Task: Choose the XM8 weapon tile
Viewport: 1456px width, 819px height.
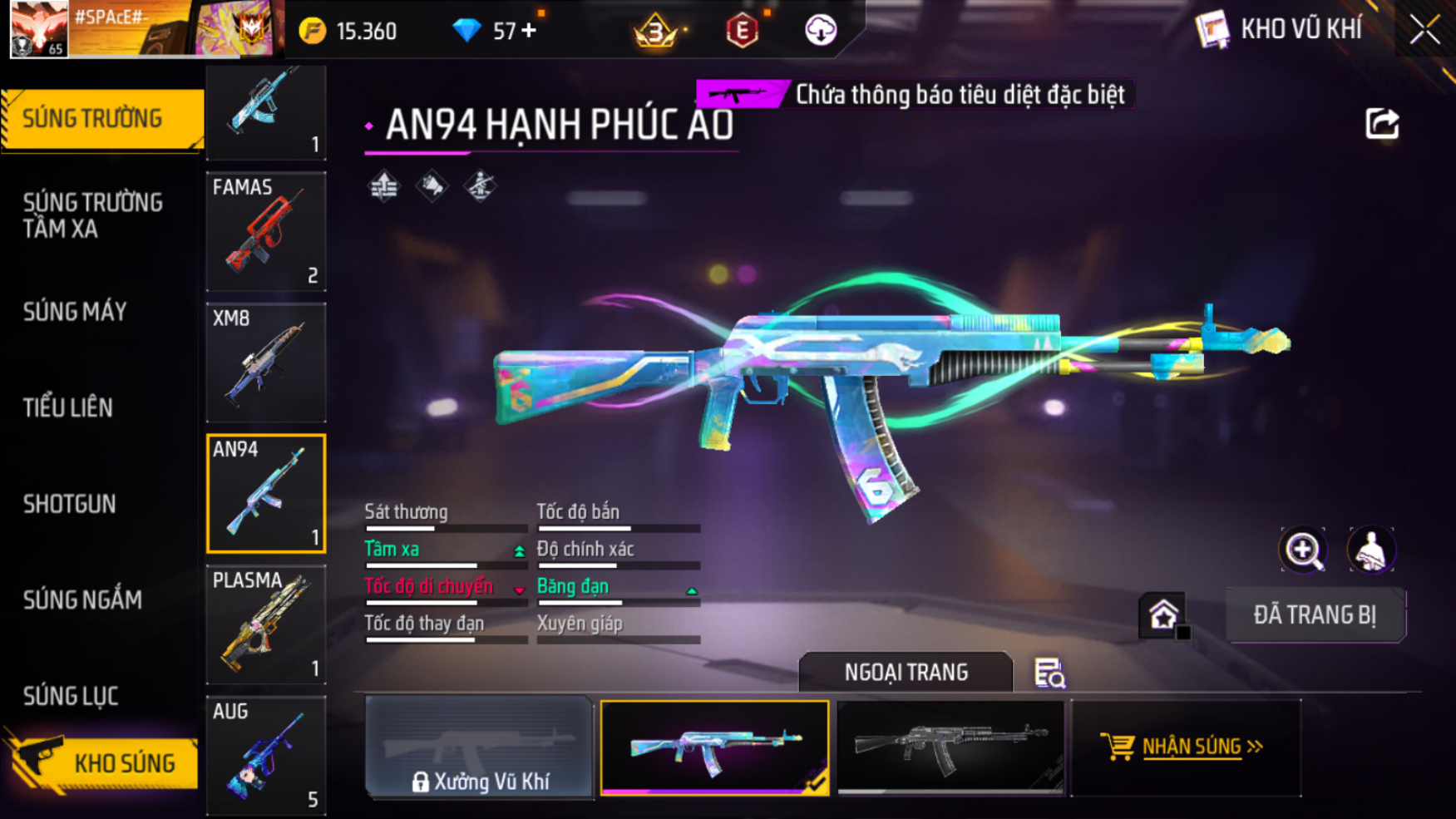Action: 266,363
